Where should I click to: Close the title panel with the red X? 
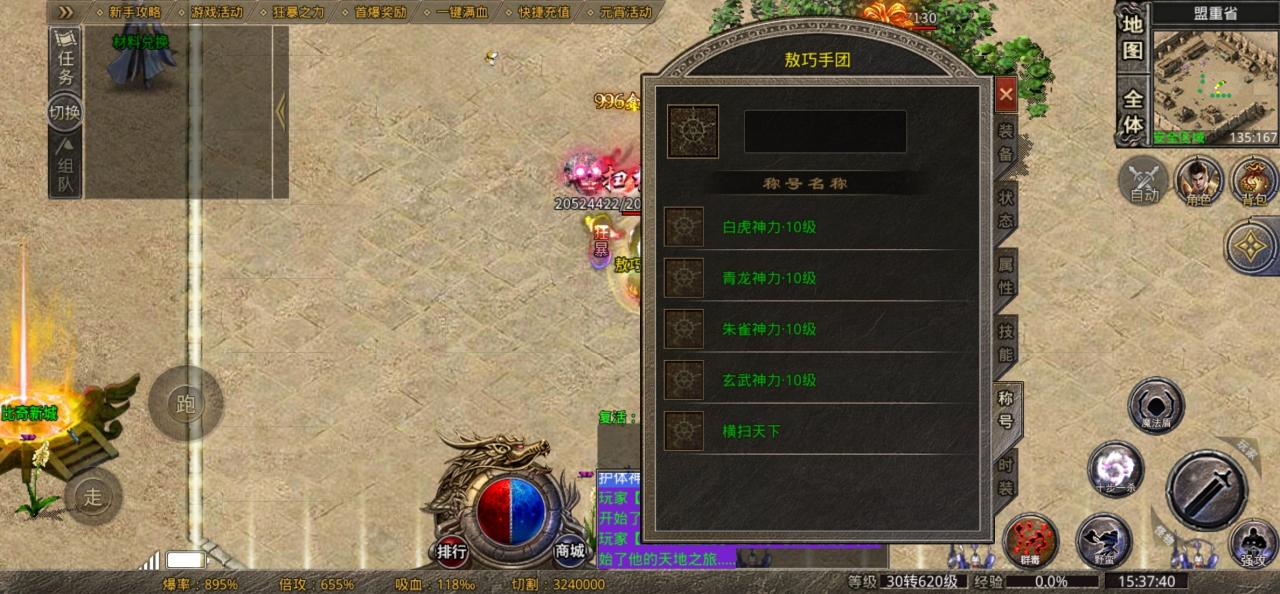1006,95
